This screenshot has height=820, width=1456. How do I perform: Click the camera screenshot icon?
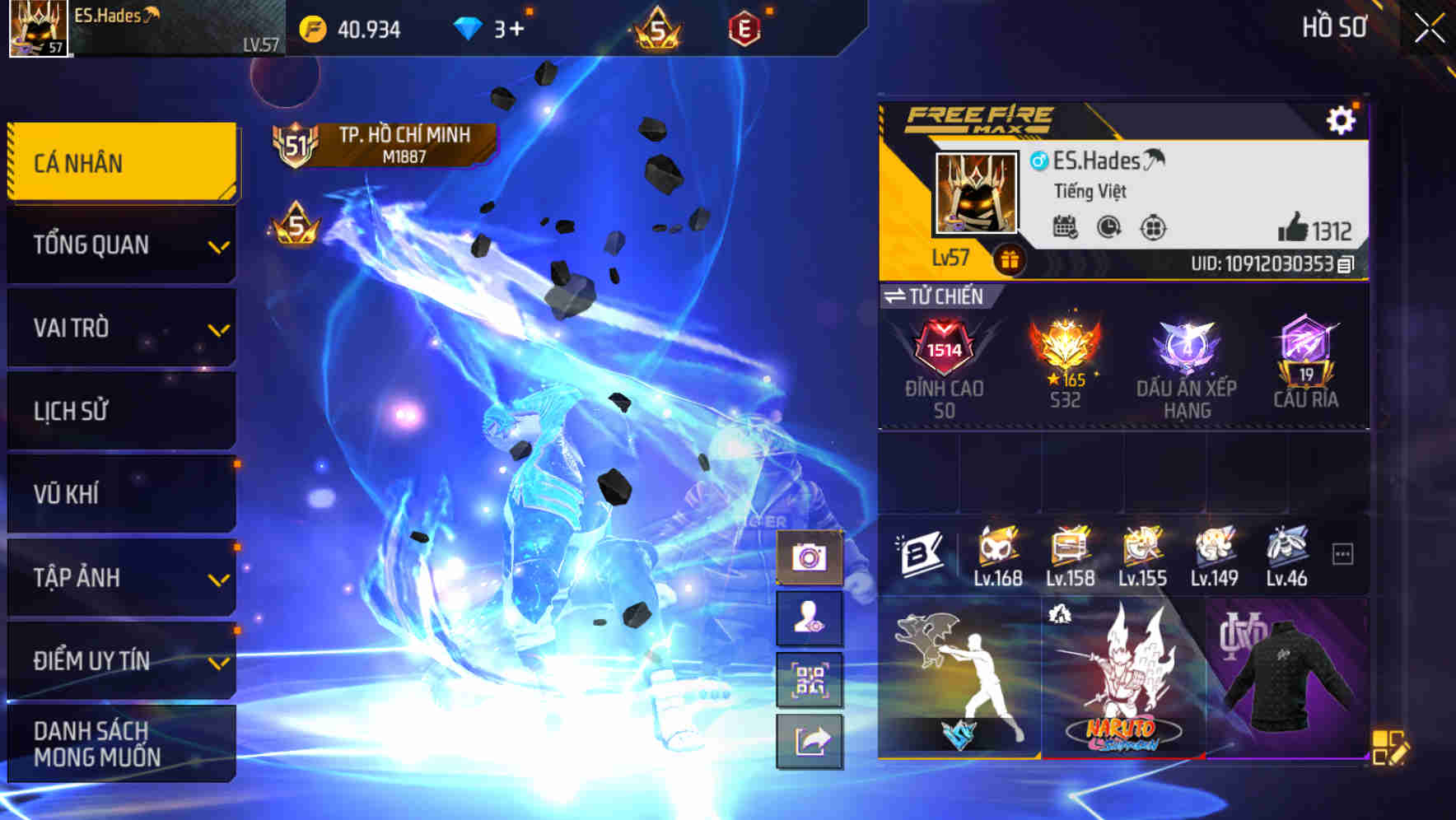pos(811,557)
